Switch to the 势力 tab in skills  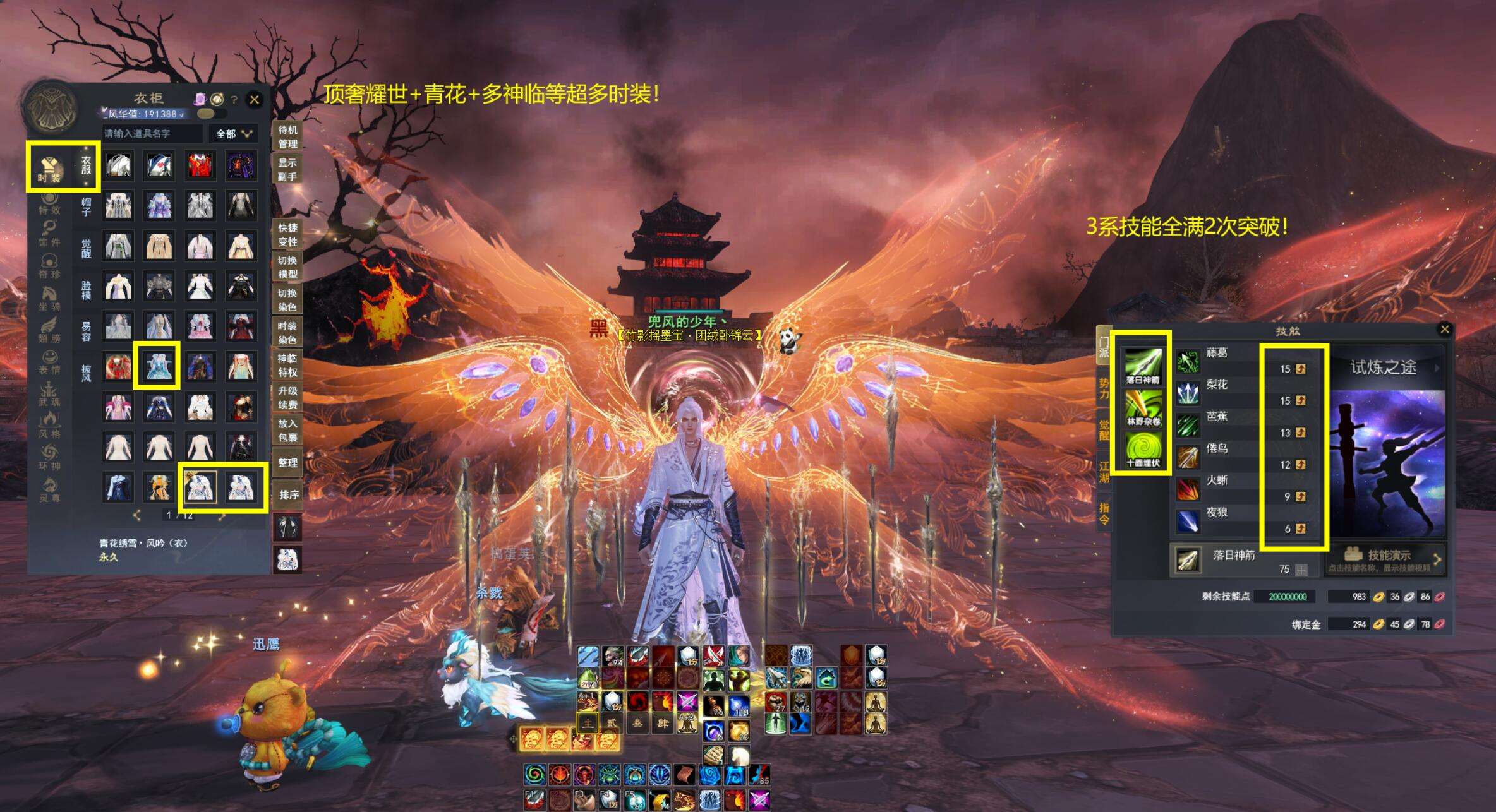(1104, 388)
